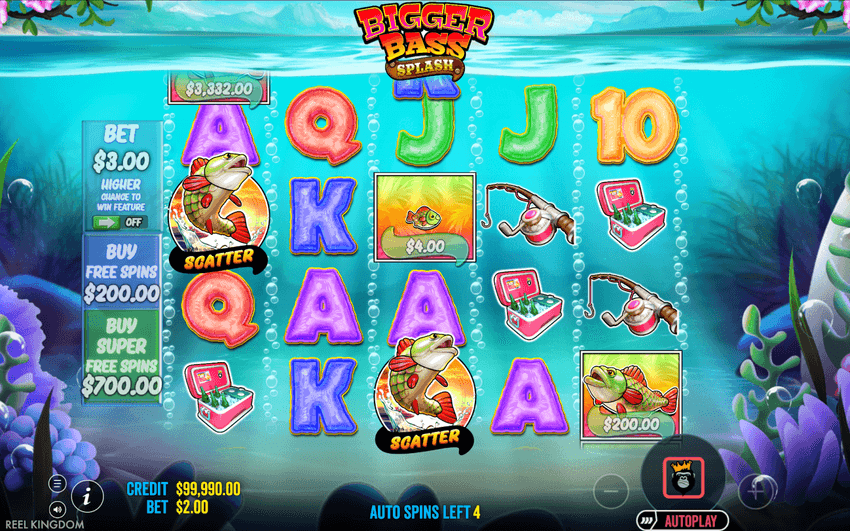850x531 pixels.
Task: Open the hamburger menu
Action: (58, 484)
